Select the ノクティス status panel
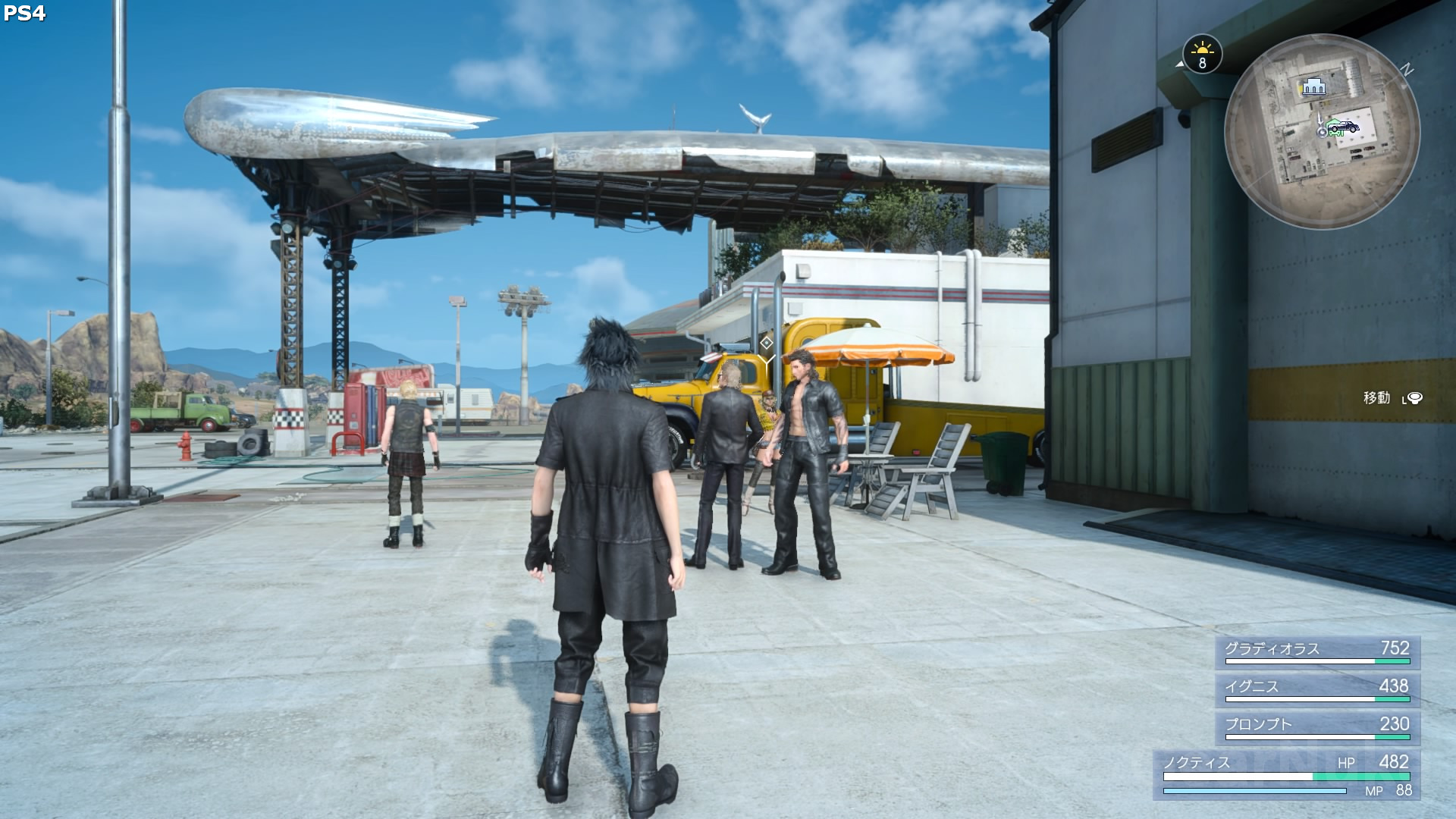 1287,775
